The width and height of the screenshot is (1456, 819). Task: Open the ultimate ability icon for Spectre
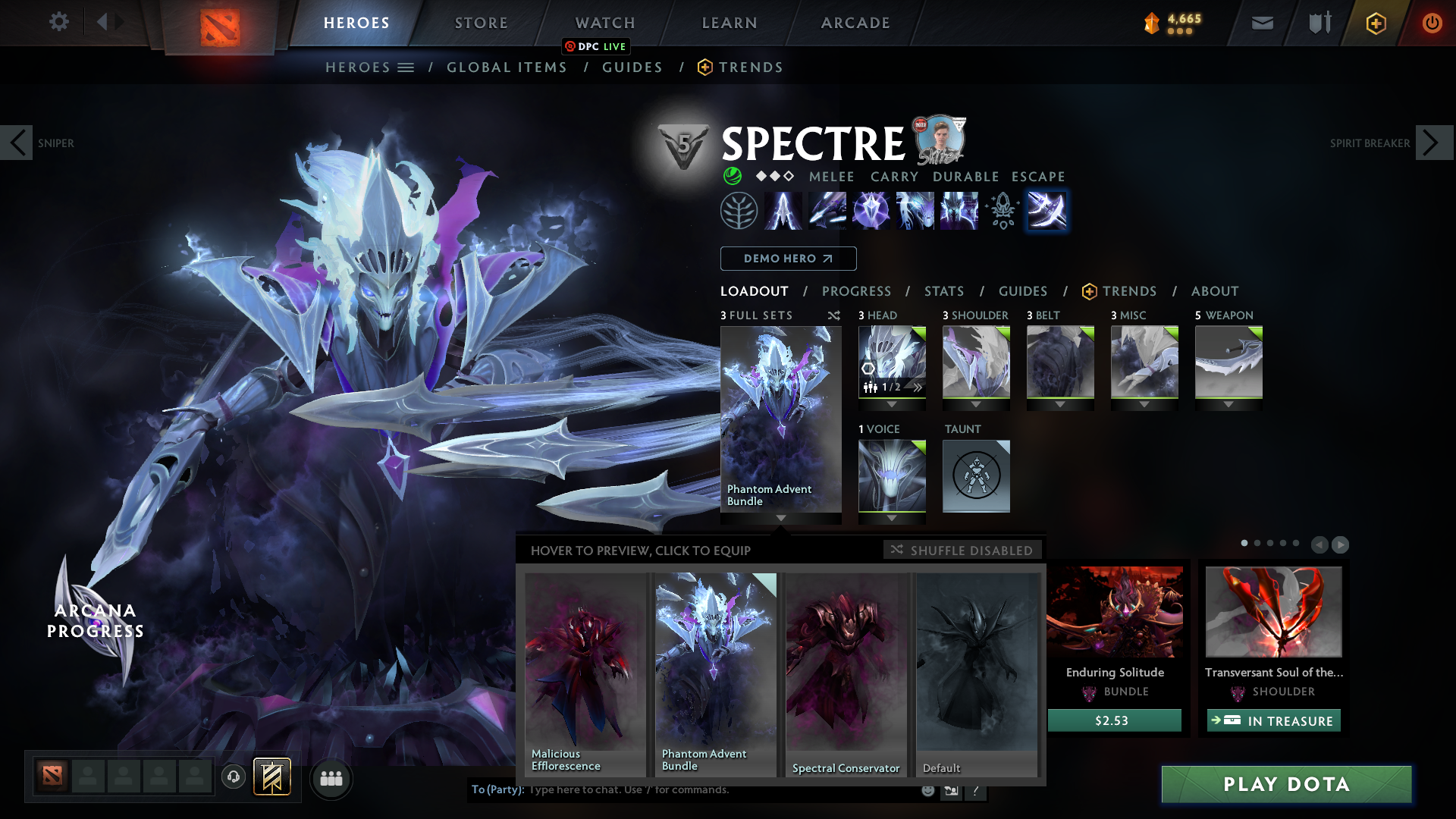click(x=1047, y=211)
